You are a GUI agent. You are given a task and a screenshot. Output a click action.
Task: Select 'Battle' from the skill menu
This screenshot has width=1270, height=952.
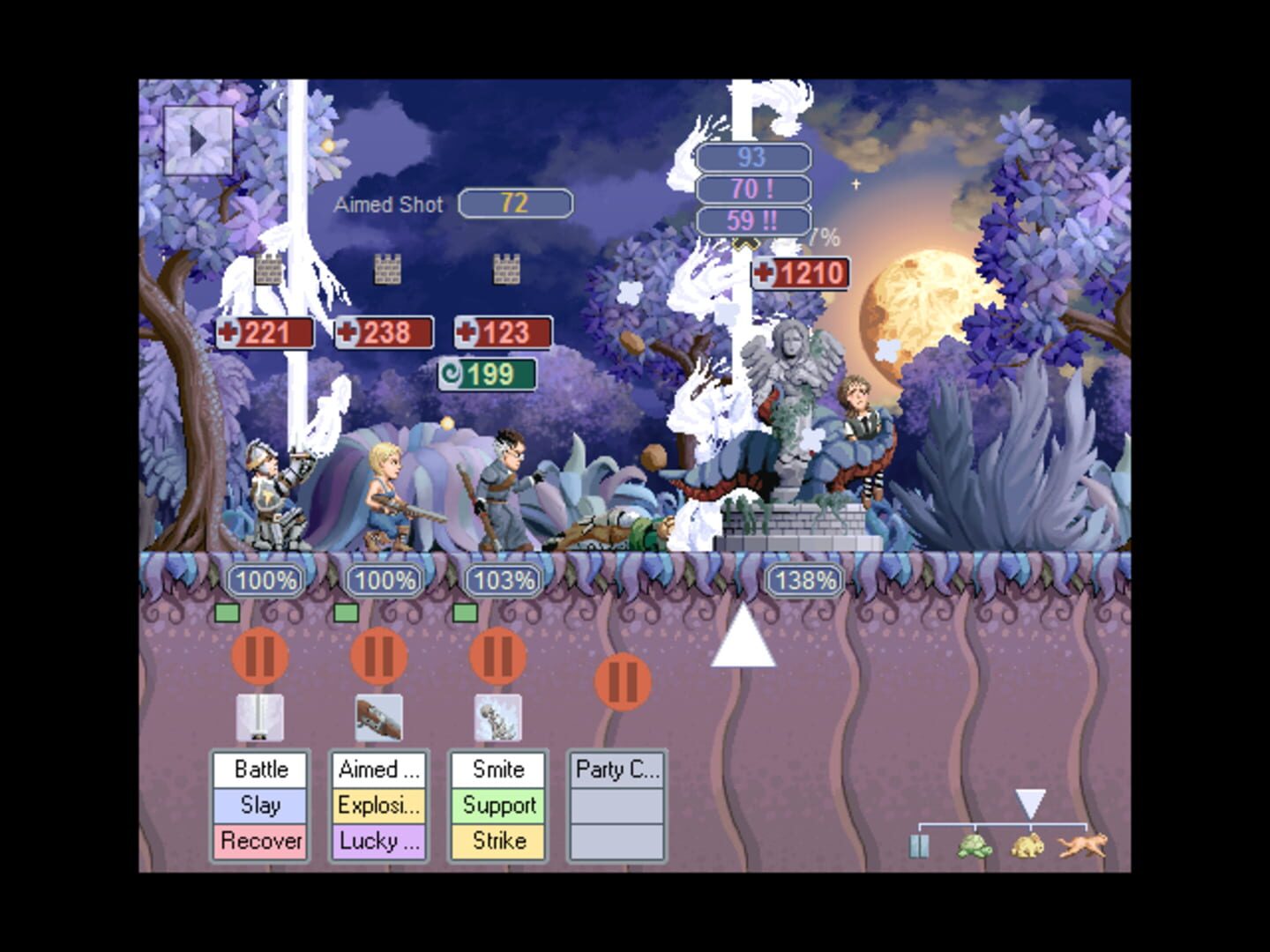pos(259,769)
